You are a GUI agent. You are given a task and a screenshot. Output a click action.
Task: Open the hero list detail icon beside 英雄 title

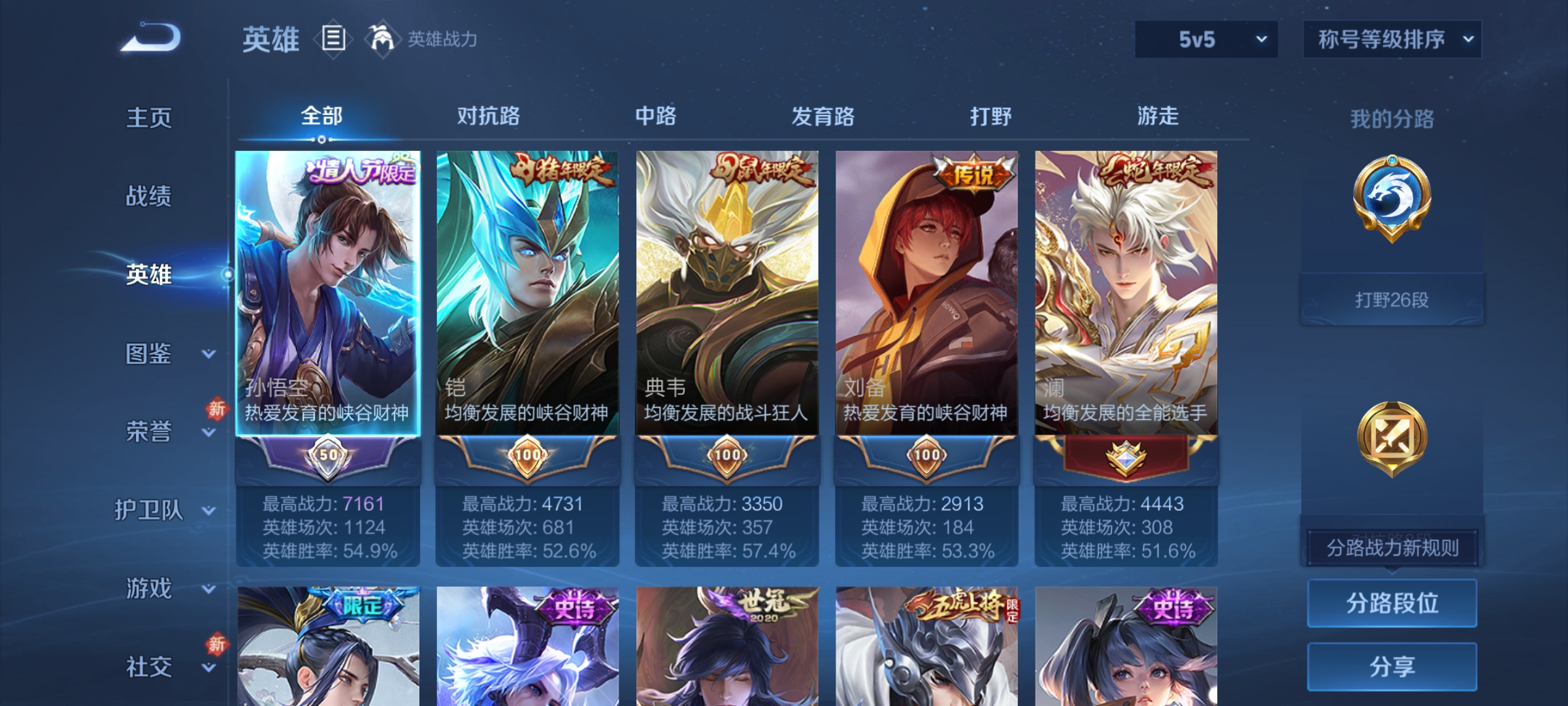coord(333,39)
